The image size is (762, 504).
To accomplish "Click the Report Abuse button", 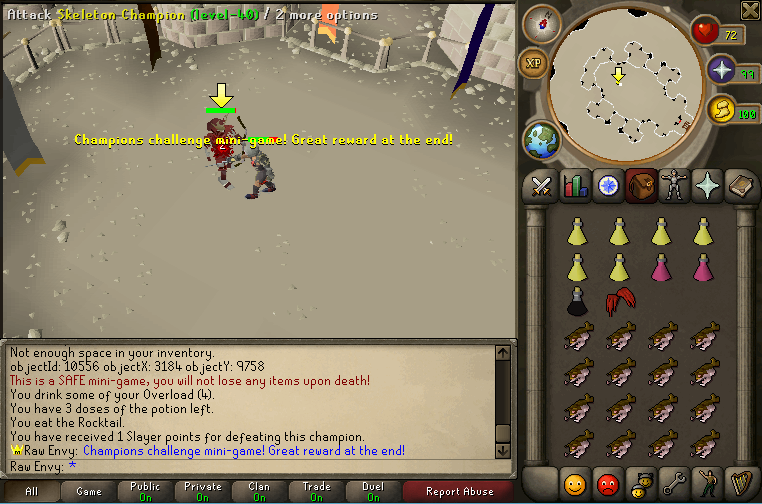I will [x=459, y=491].
